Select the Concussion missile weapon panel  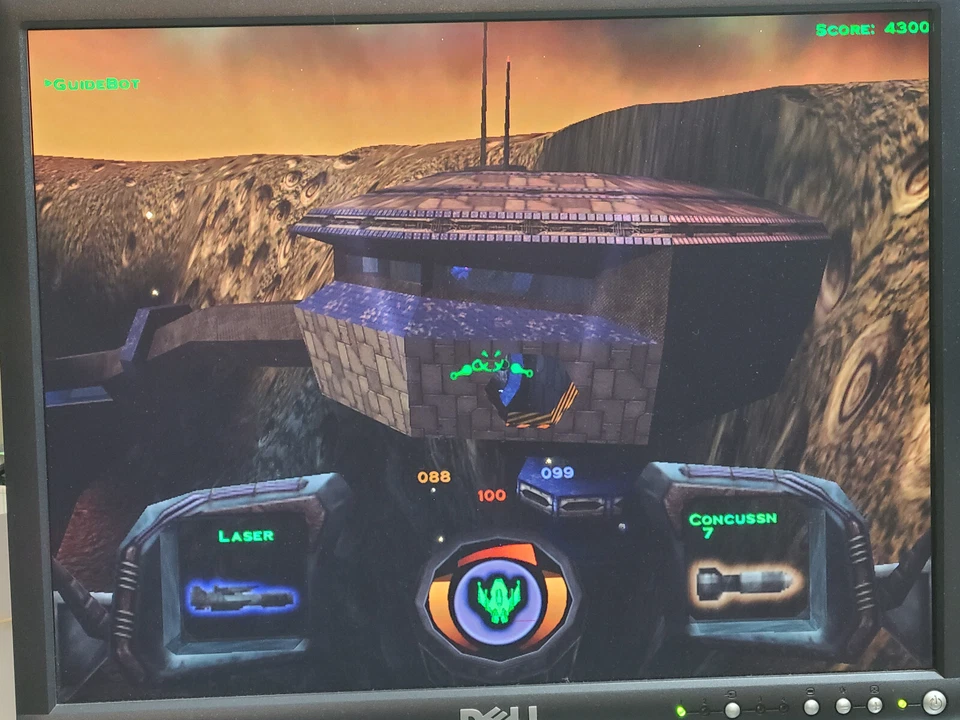744,564
